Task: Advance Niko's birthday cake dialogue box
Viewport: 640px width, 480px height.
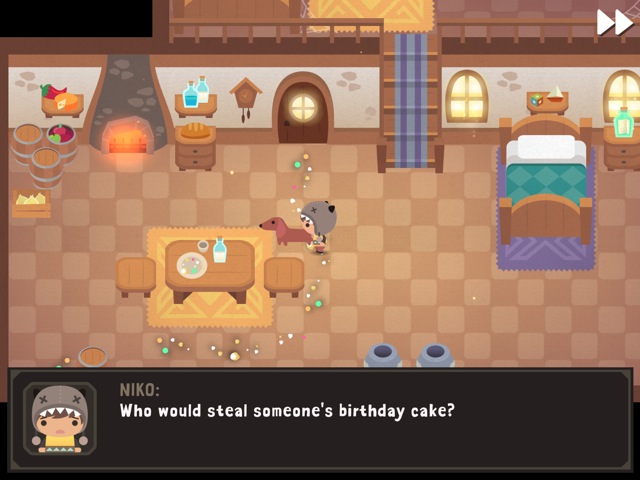Action: [320, 418]
